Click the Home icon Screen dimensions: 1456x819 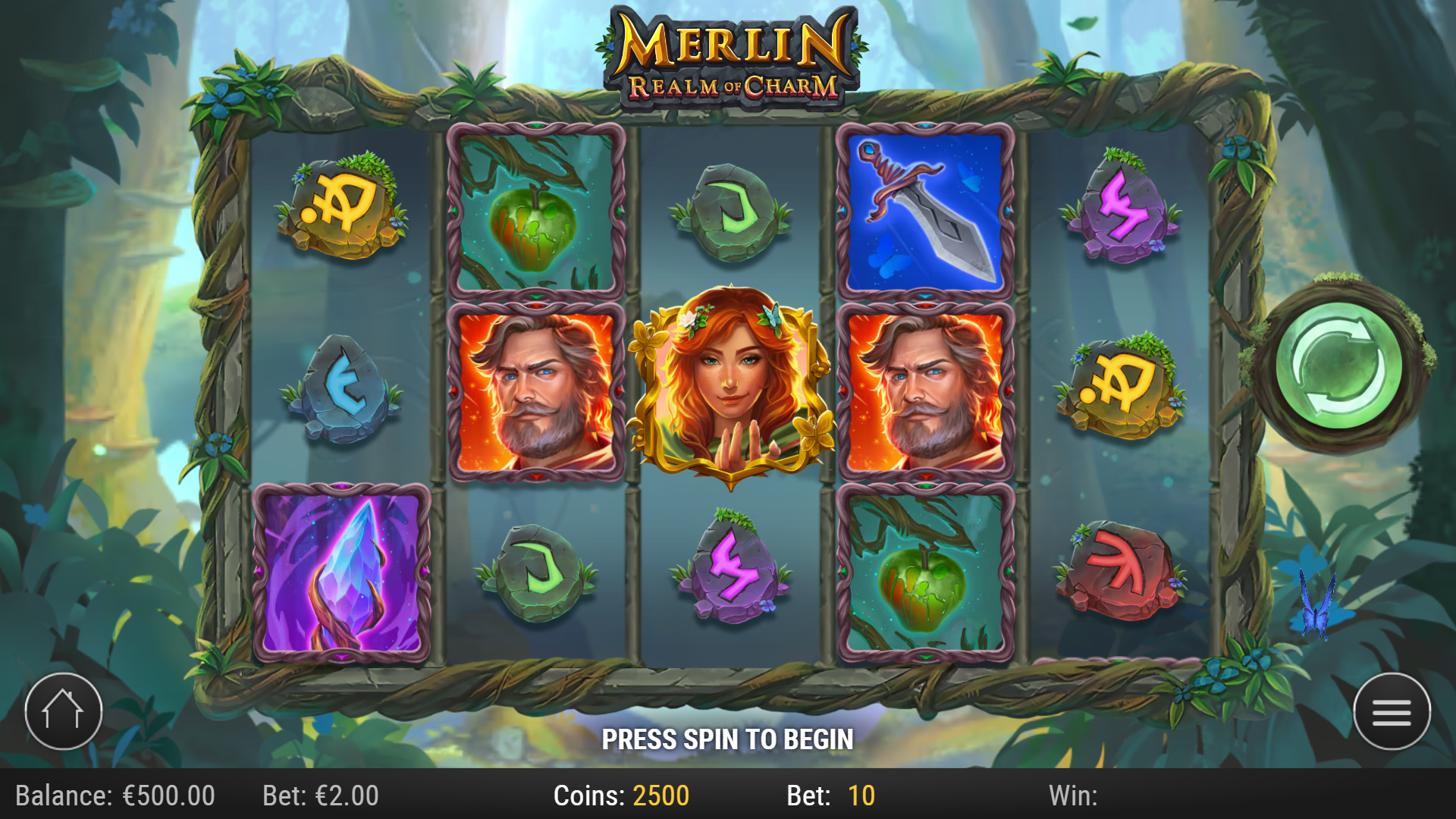coord(64,711)
